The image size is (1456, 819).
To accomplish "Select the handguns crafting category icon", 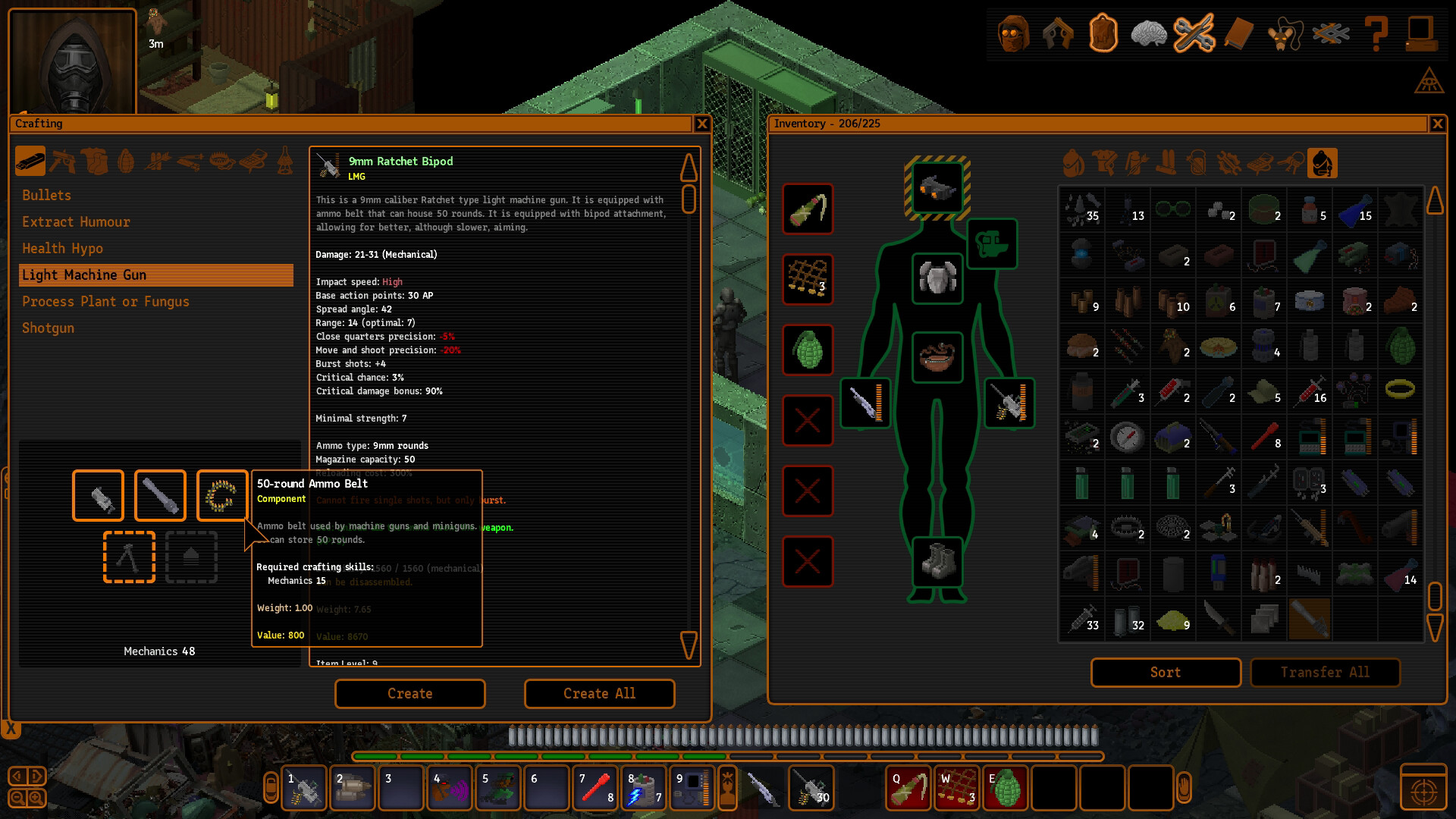I will 63,162.
